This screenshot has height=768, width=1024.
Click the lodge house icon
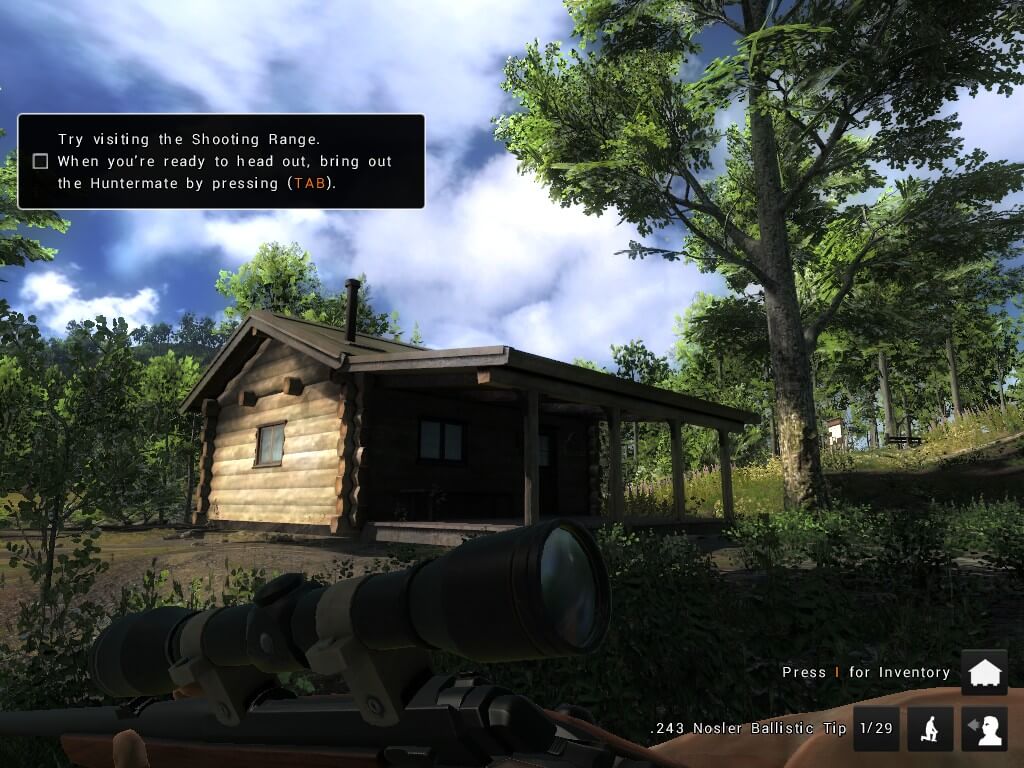(x=984, y=672)
